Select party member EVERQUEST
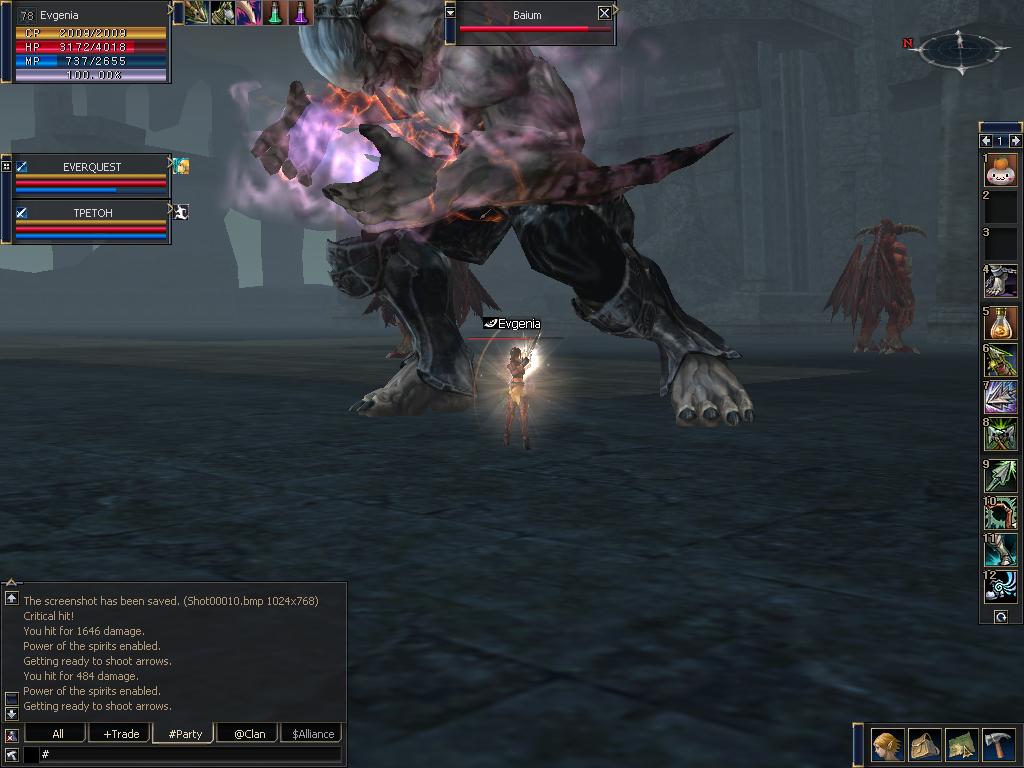1024x768 pixels. click(92, 167)
